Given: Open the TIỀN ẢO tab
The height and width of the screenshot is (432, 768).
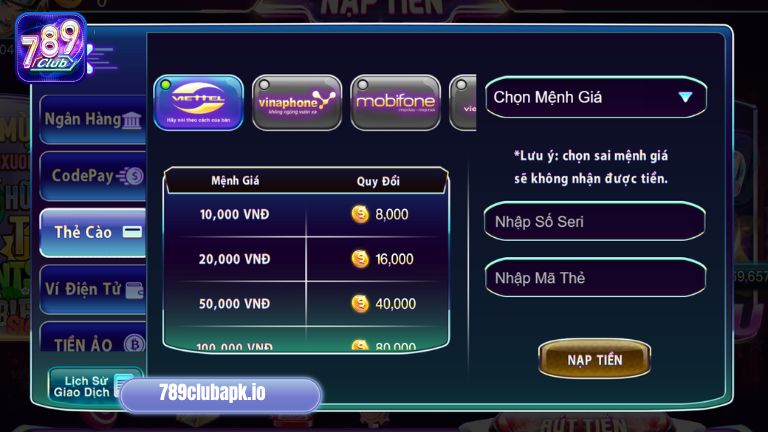Looking at the screenshot, I should click(92, 343).
